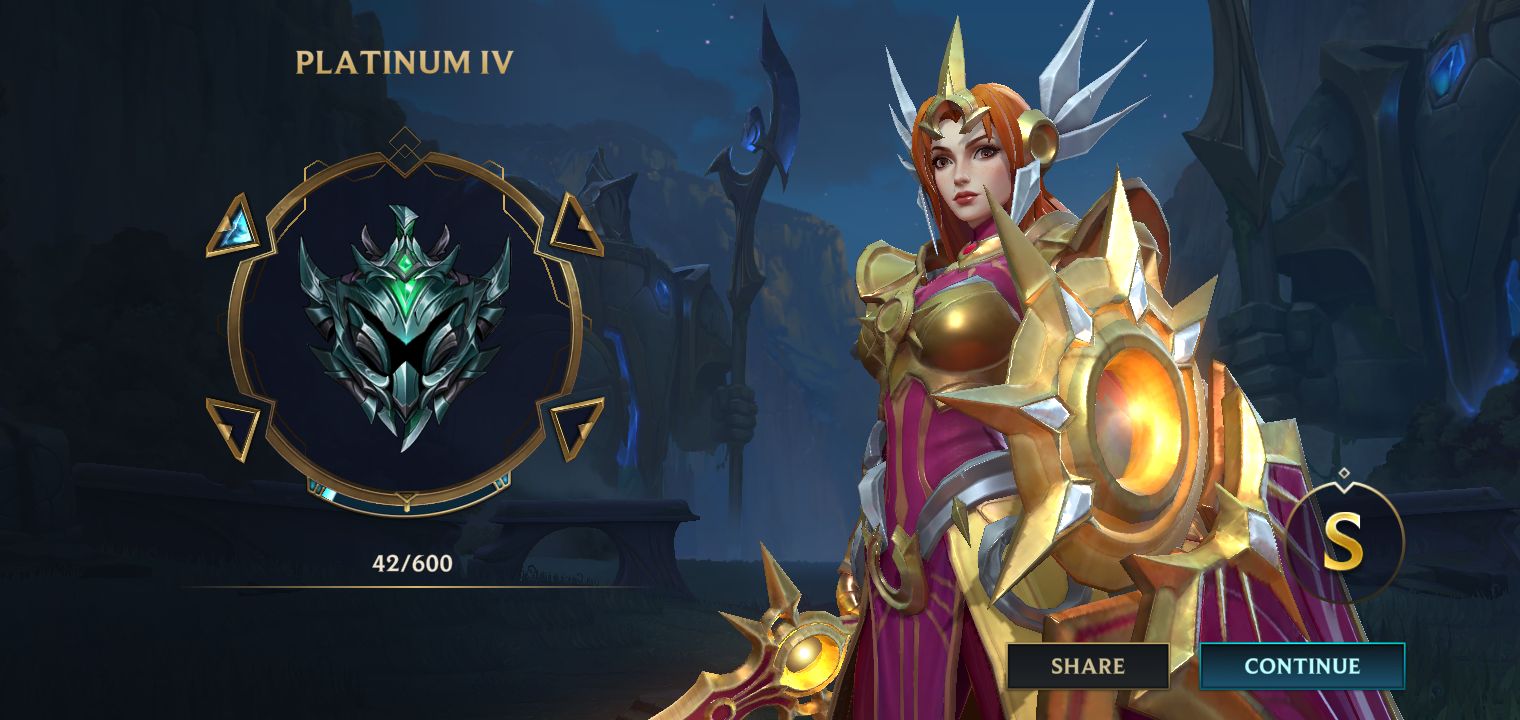The image size is (1520, 720).
Task: Open the Share option
Action: 1088,665
